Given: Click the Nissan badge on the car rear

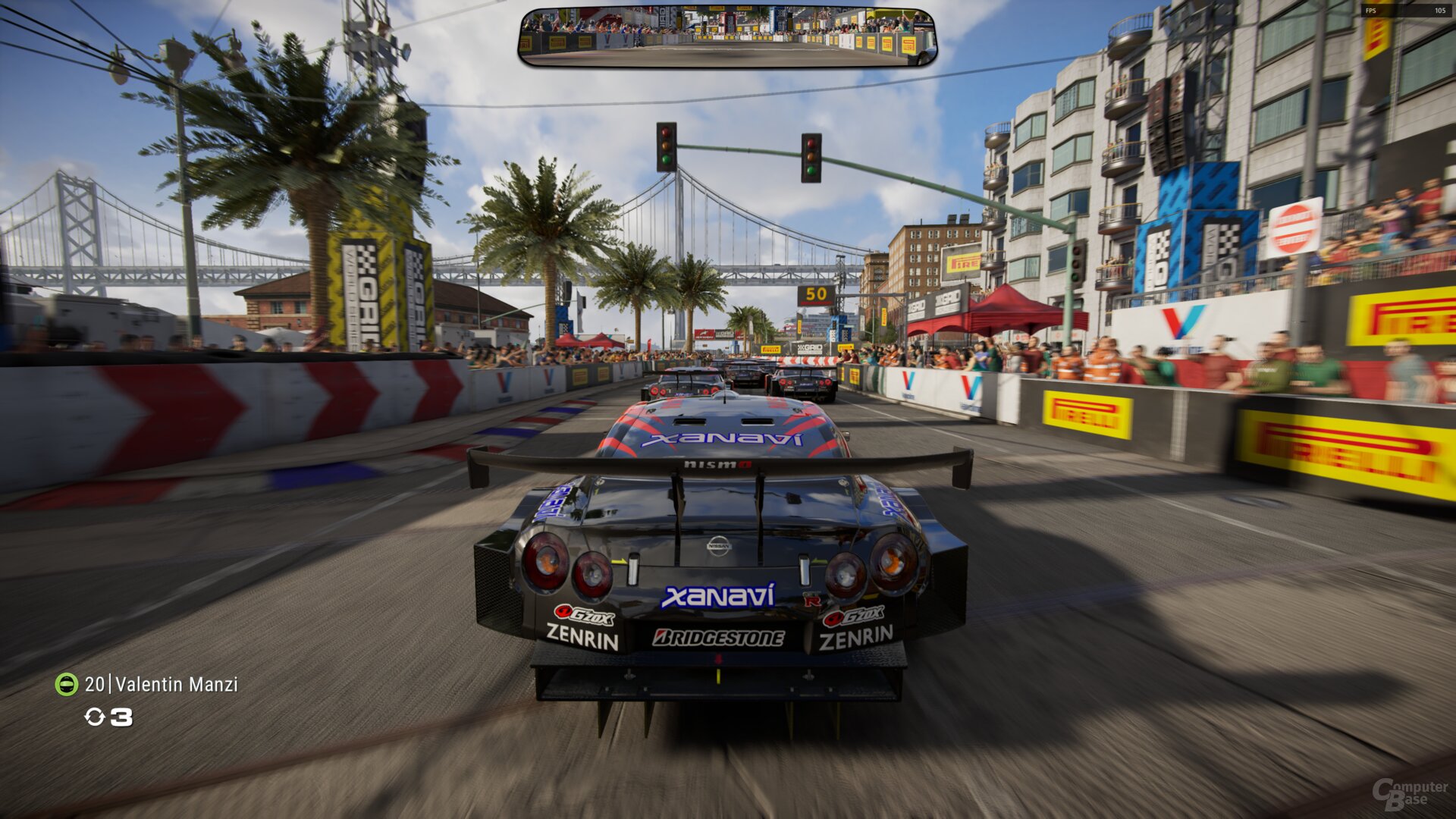Looking at the screenshot, I should [718, 544].
